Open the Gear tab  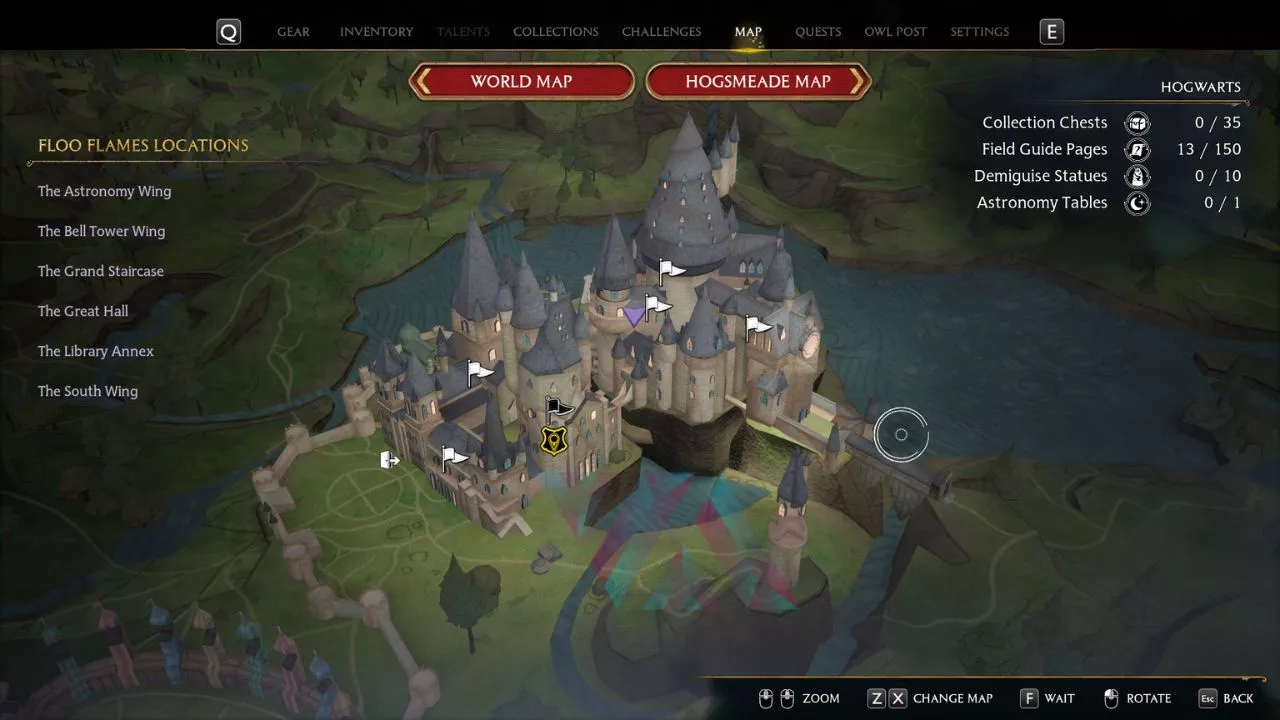click(293, 32)
